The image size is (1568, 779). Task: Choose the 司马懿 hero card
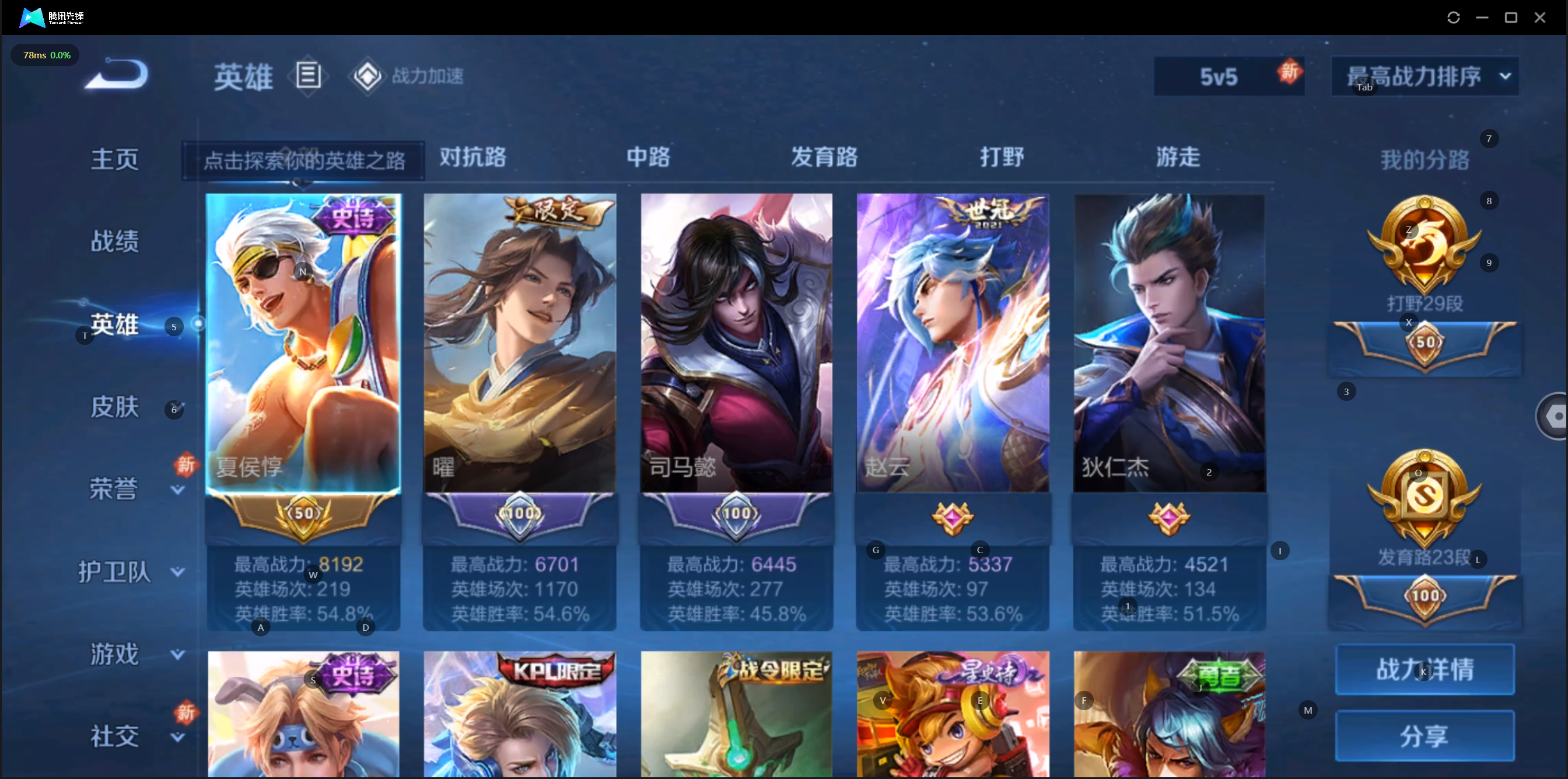click(x=737, y=344)
